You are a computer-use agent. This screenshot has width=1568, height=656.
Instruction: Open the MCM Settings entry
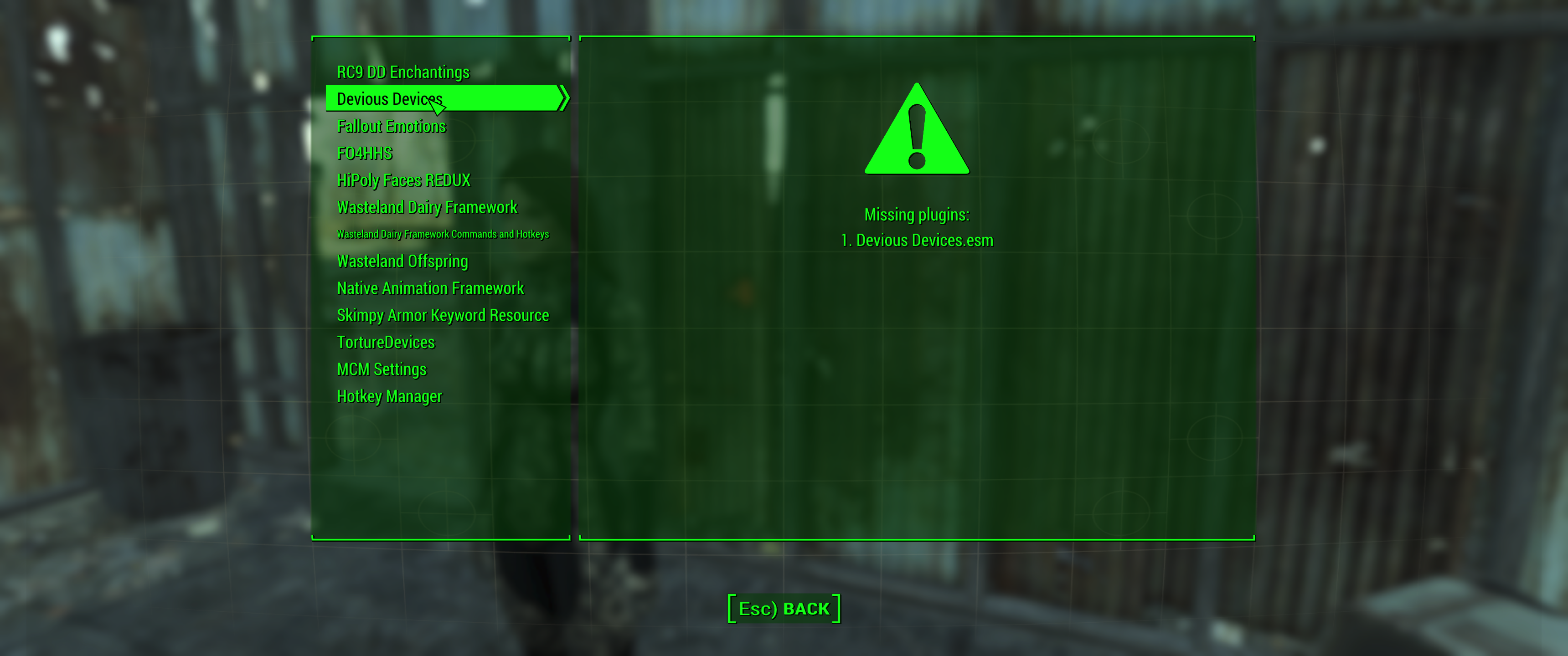tap(382, 369)
